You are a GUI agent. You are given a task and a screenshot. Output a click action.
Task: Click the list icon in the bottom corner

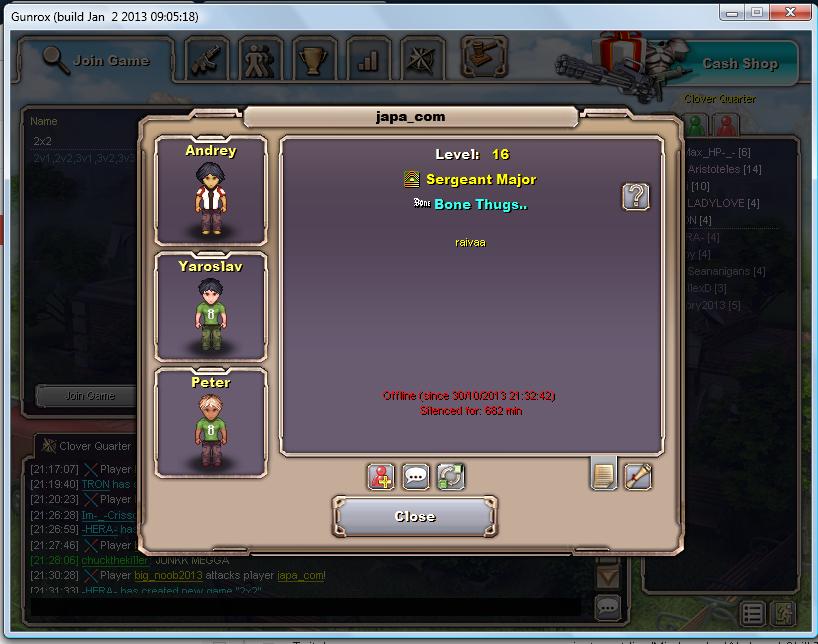(x=753, y=613)
